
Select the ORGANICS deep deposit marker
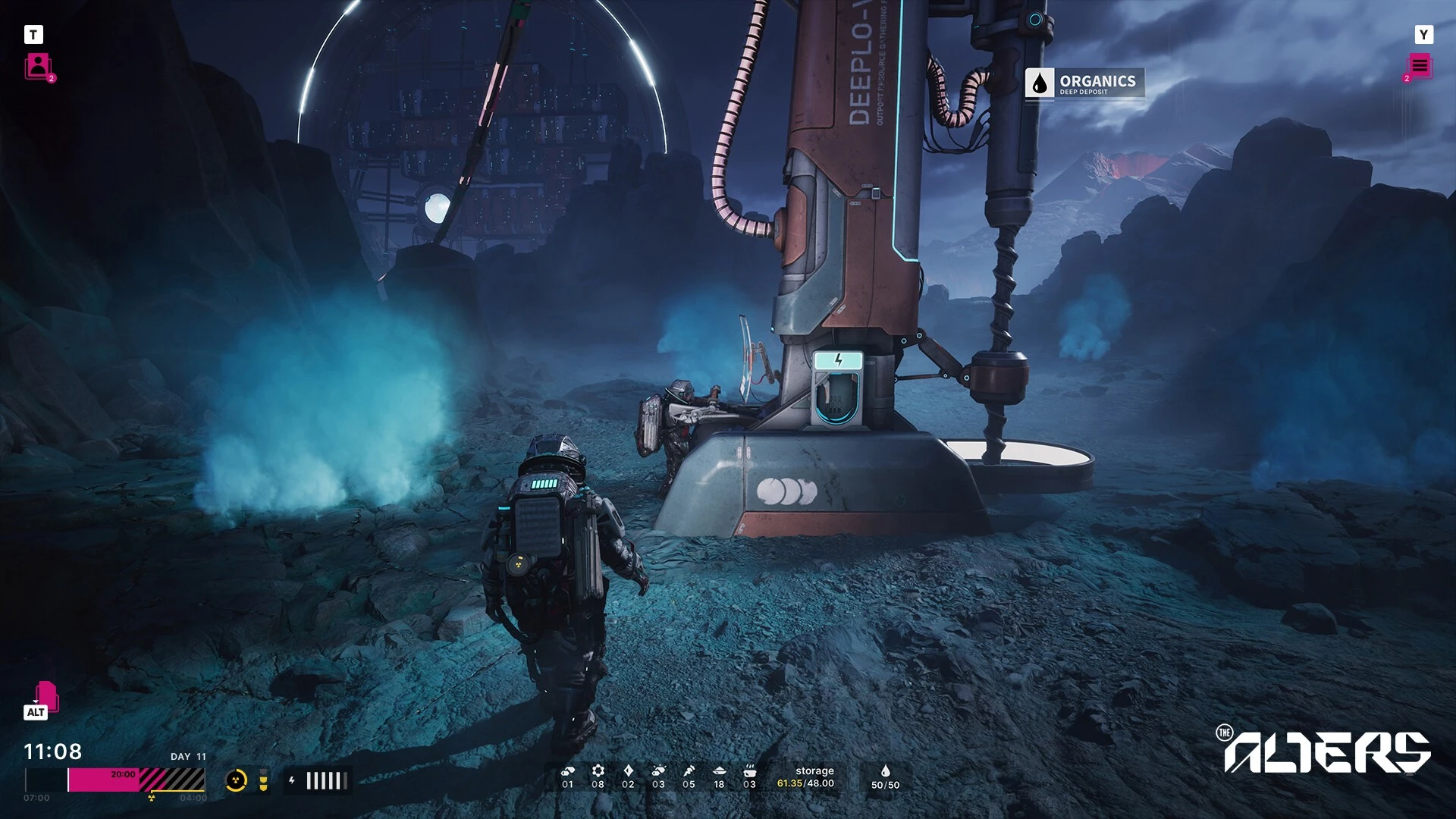tap(1084, 83)
